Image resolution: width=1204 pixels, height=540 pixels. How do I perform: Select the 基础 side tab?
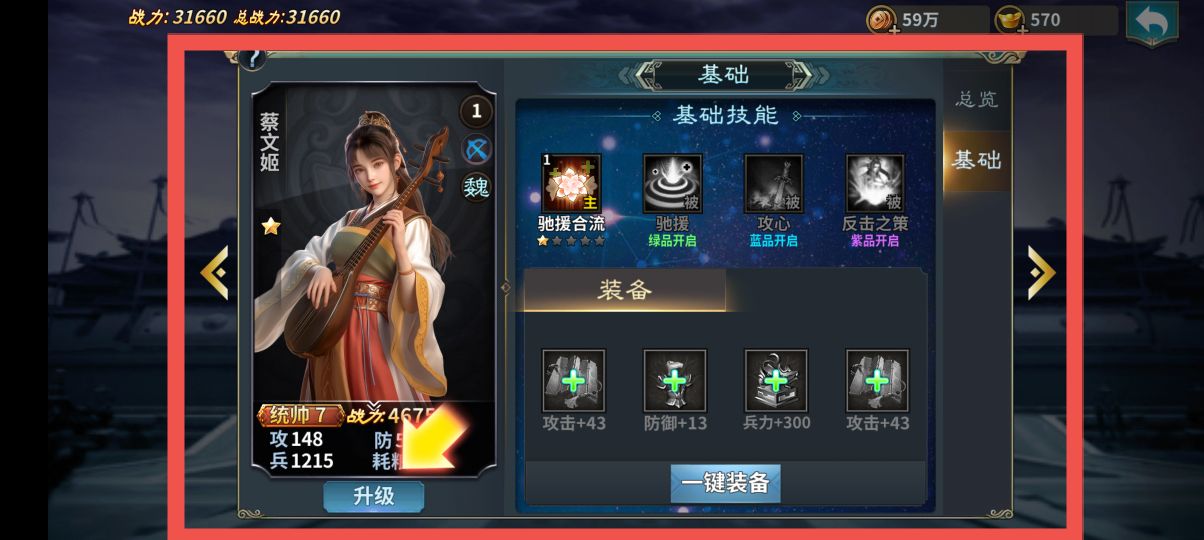click(x=976, y=160)
